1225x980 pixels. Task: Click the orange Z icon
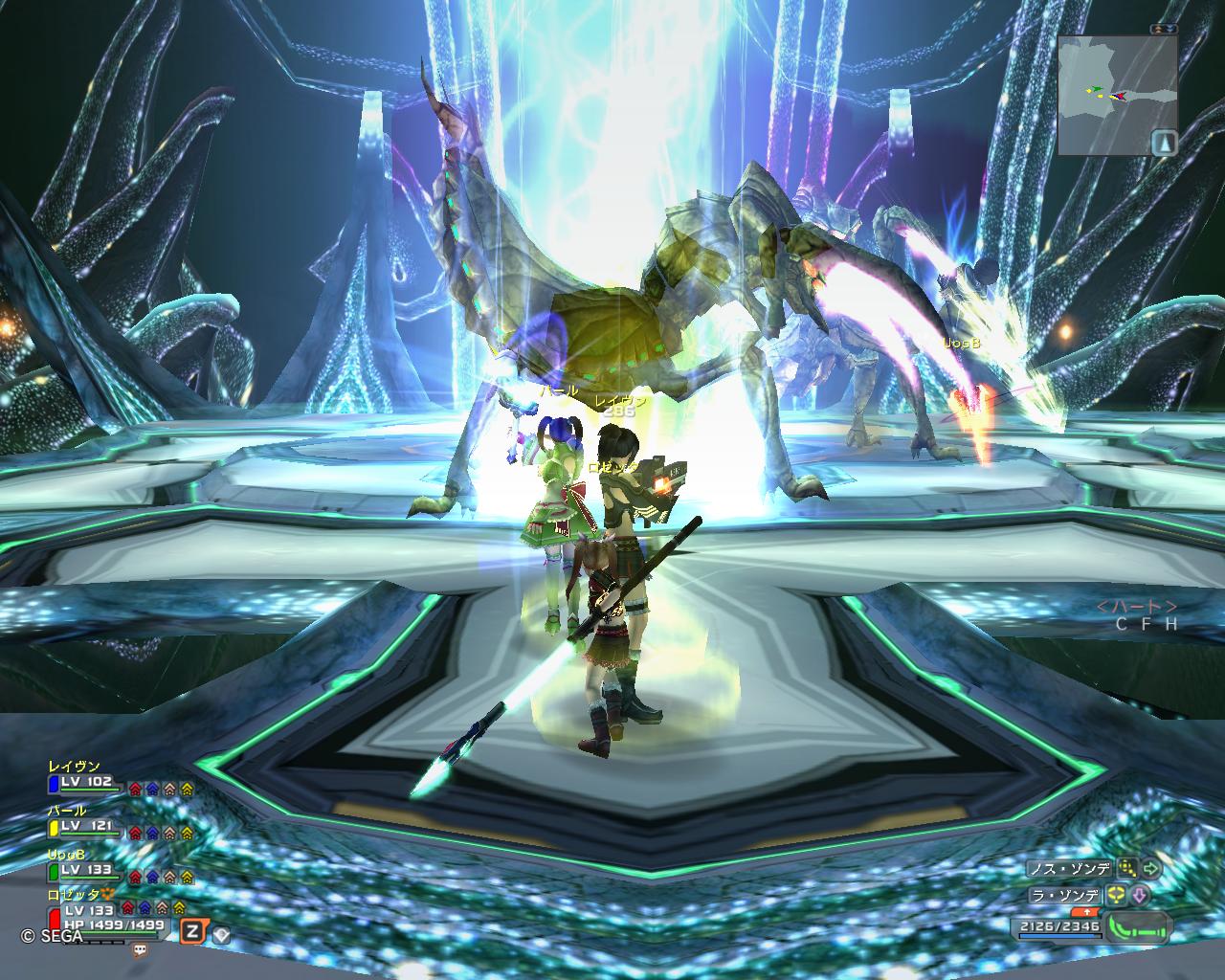[x=192, y=931]
